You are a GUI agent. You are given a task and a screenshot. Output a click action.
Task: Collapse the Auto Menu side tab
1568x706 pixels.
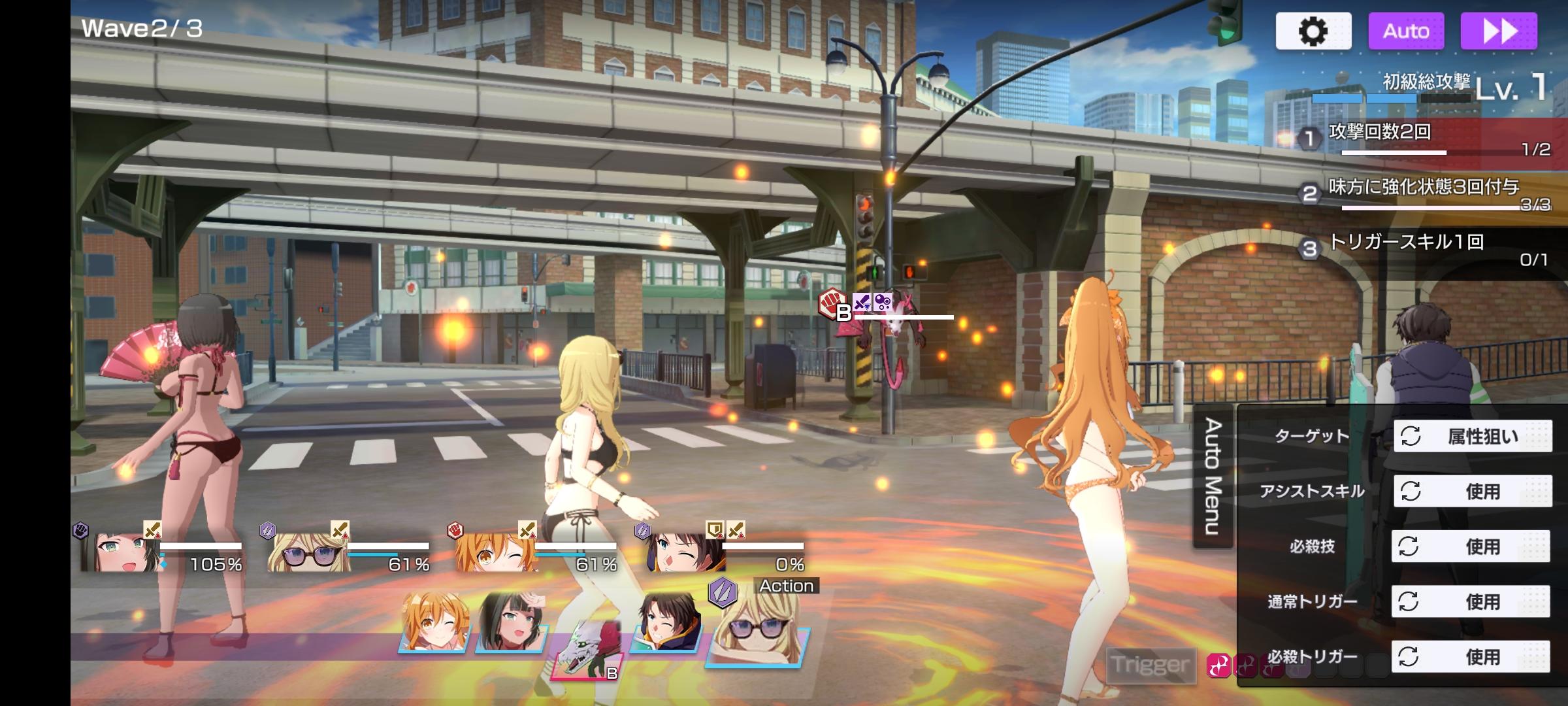(x=1213, y=476)
